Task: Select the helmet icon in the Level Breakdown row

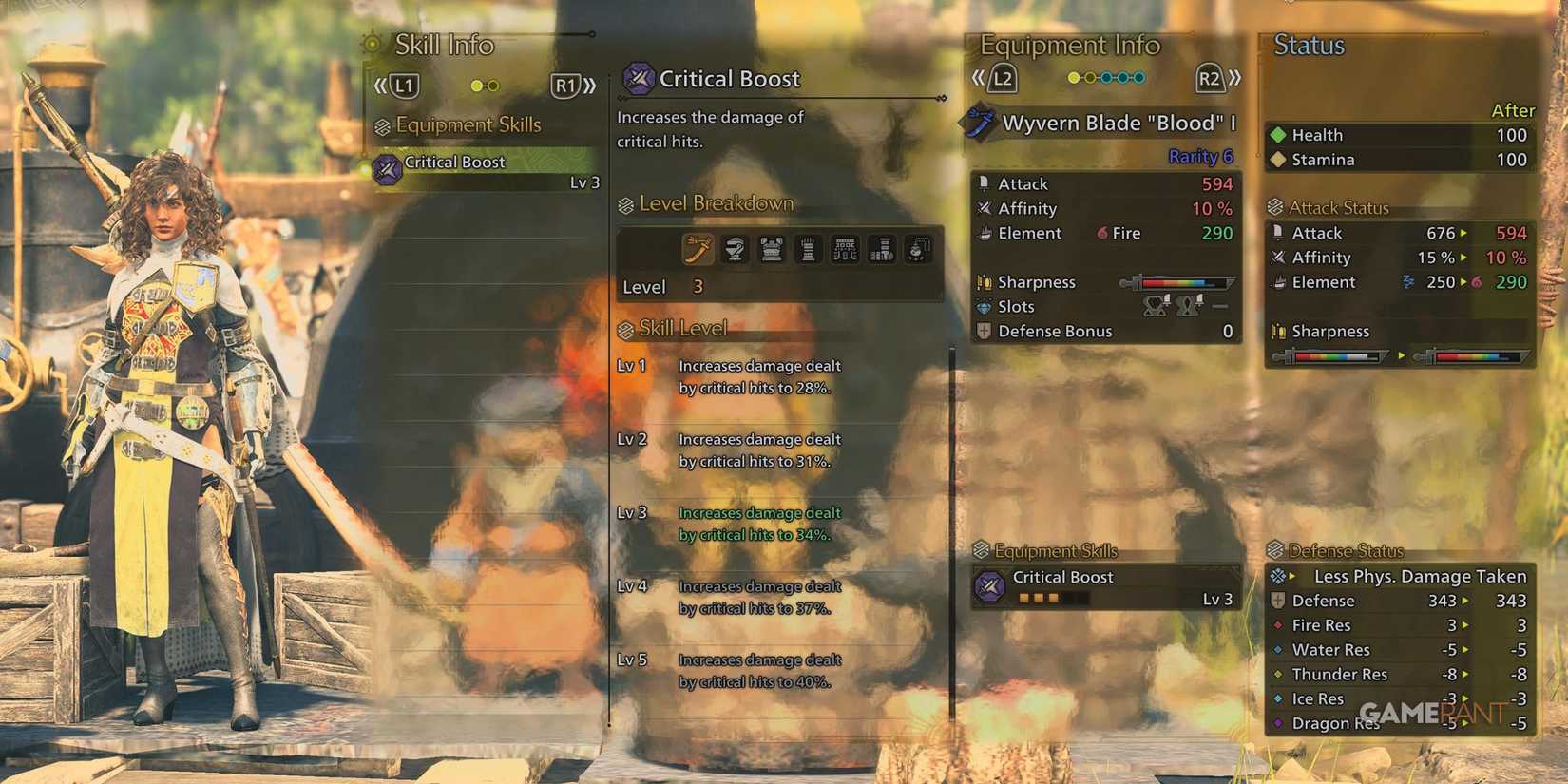Action: tap(734, 249)
